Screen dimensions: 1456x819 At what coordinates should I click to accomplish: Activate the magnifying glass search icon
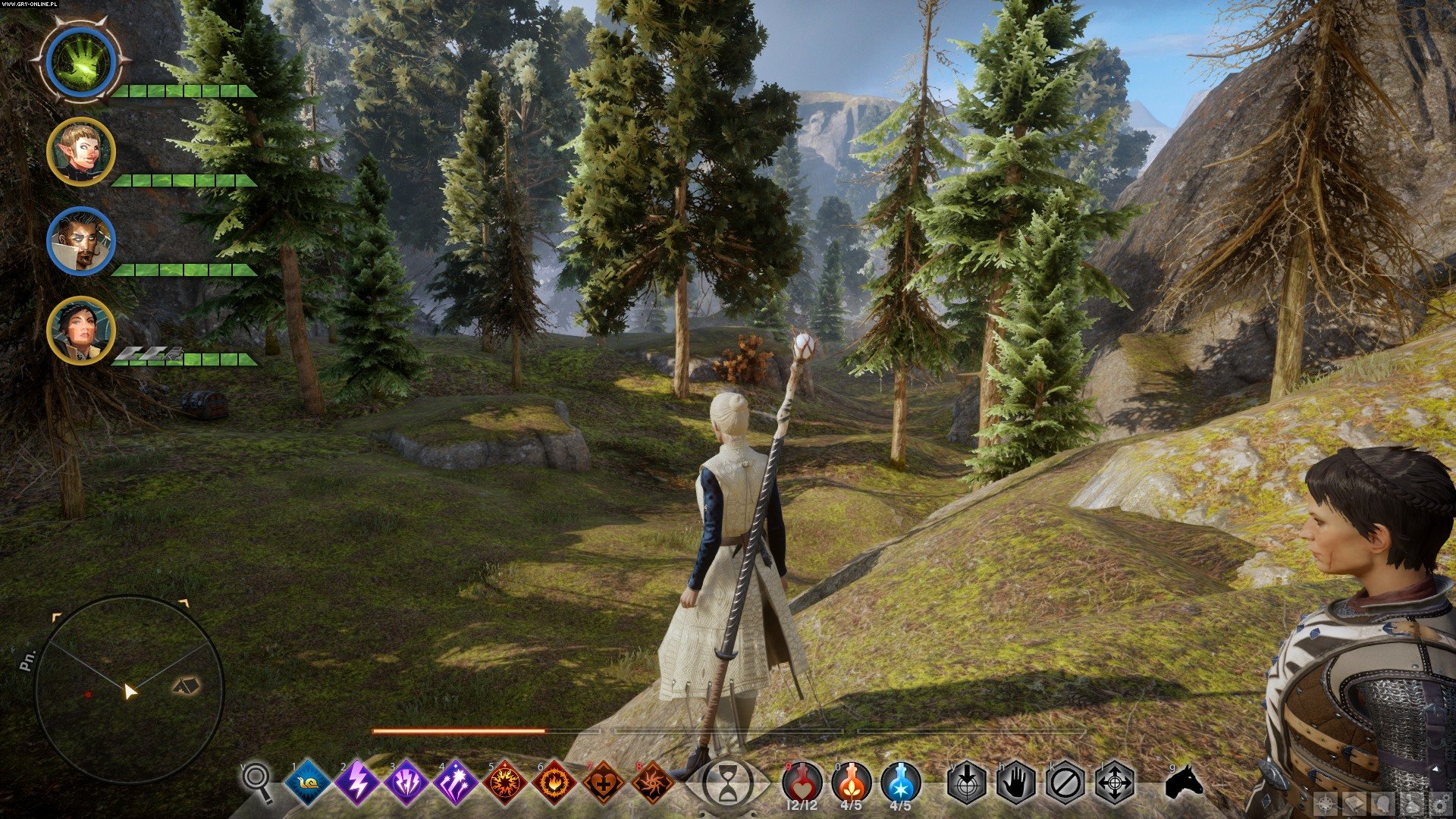(258, 781)
